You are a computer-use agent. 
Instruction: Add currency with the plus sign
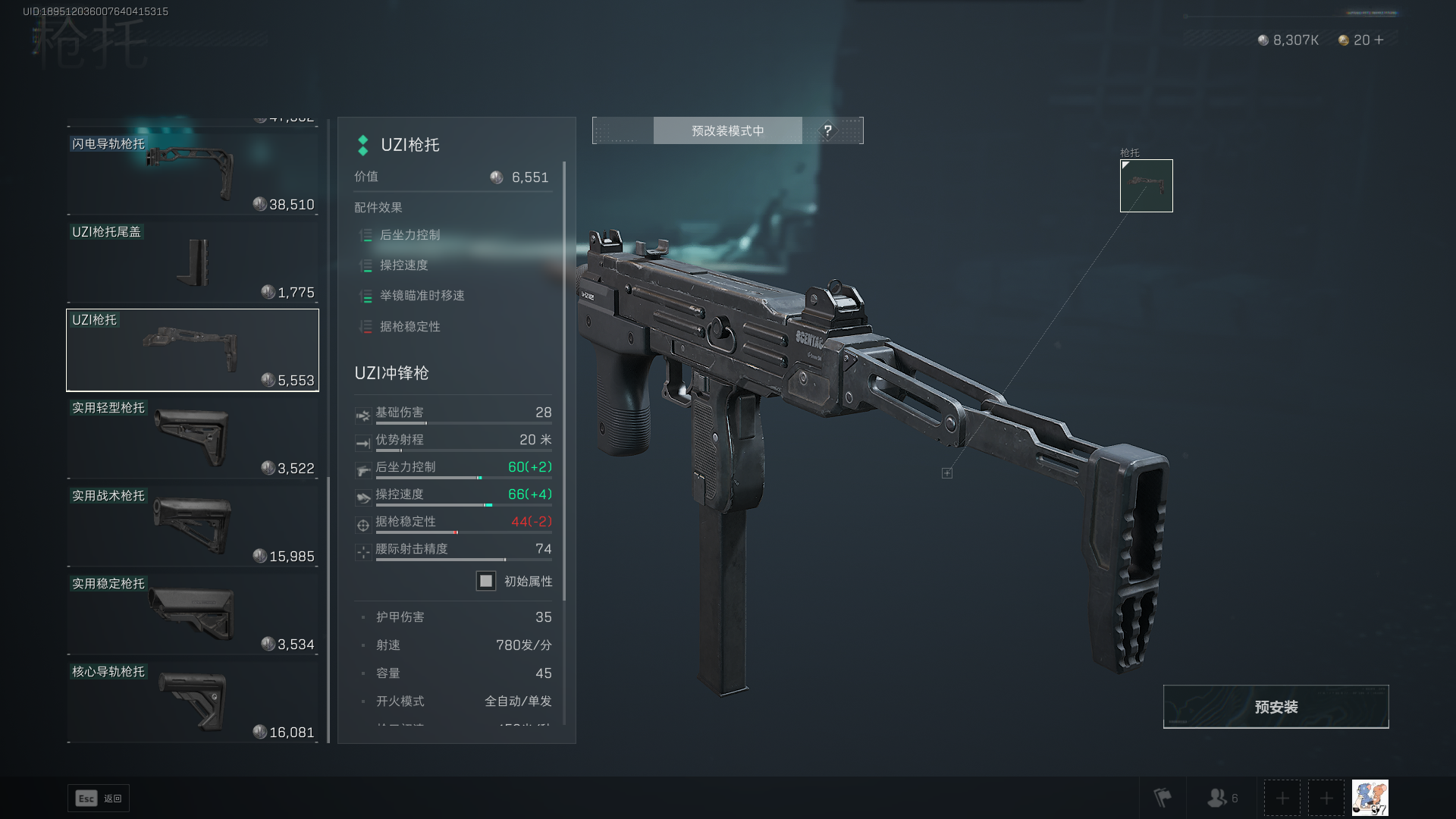point(1379,40)
